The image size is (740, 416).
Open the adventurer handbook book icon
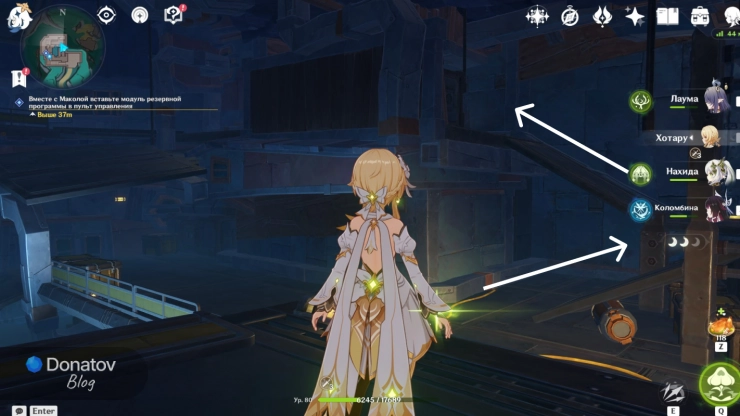tap(667, 16)
